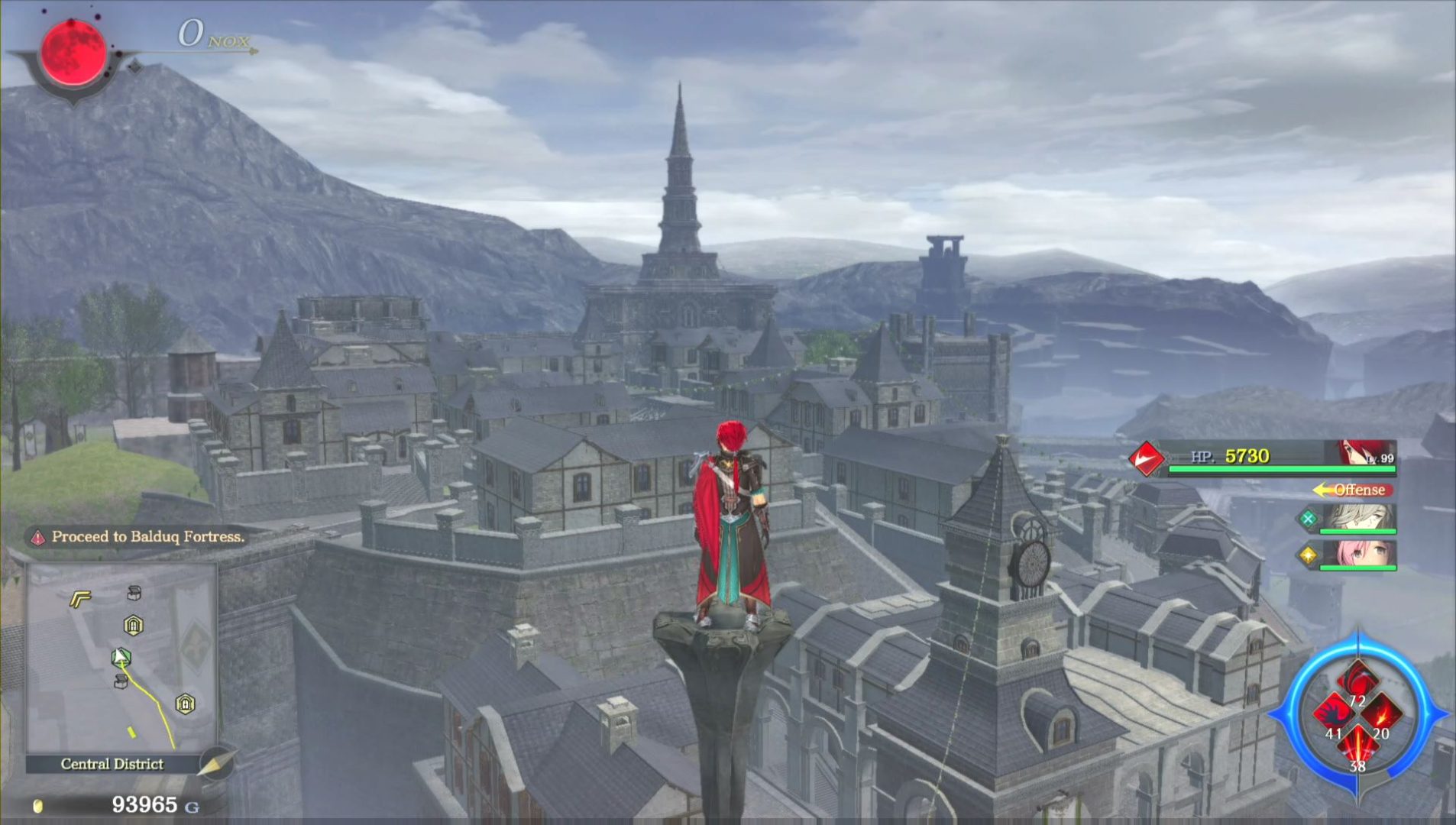This screenshot has width=1456, height=825.
Task: Switch to the pink-haired party member
Action: coord(1358,554)
